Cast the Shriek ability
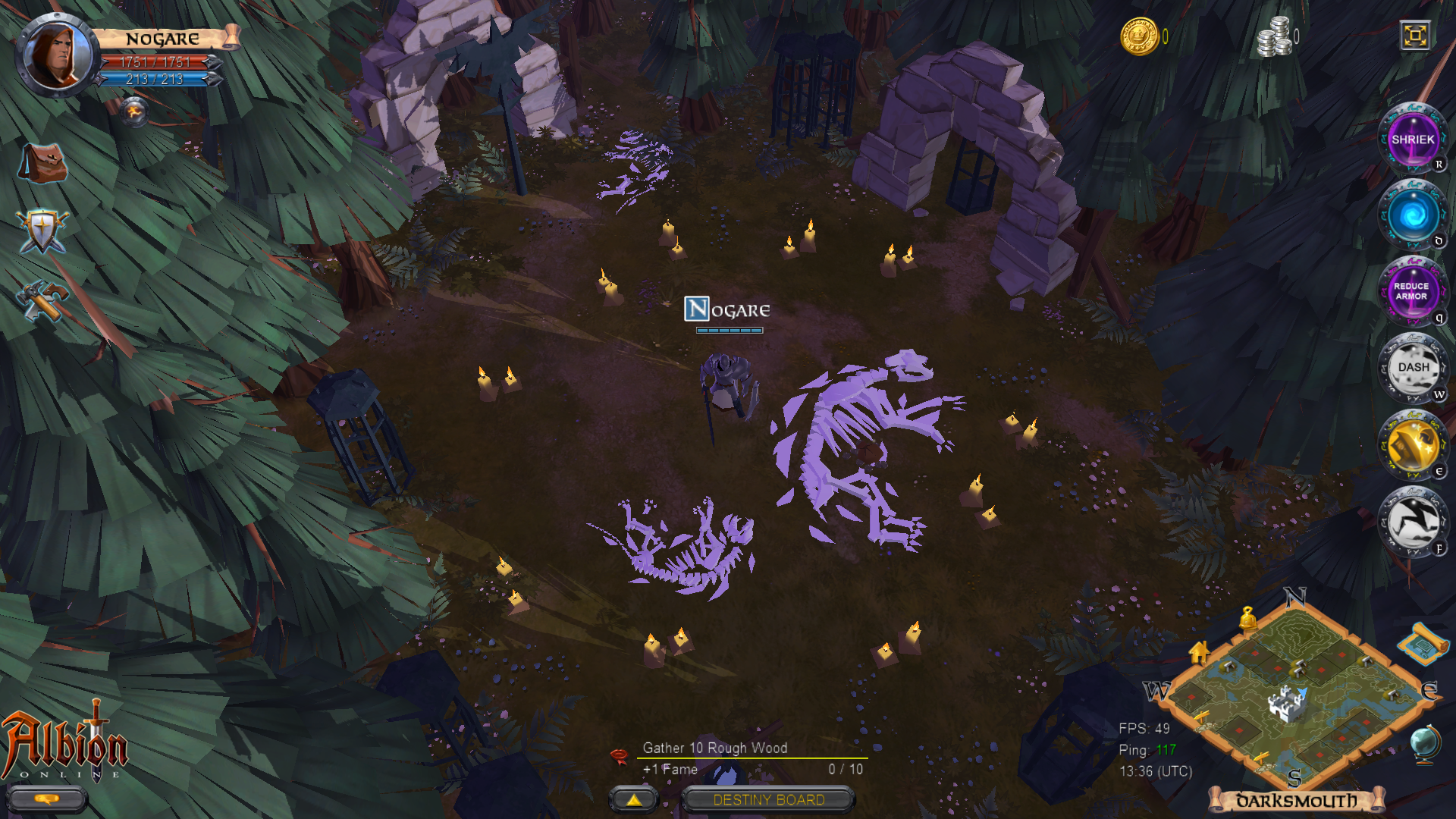Screen dimensions: 1456x819 1413,140
